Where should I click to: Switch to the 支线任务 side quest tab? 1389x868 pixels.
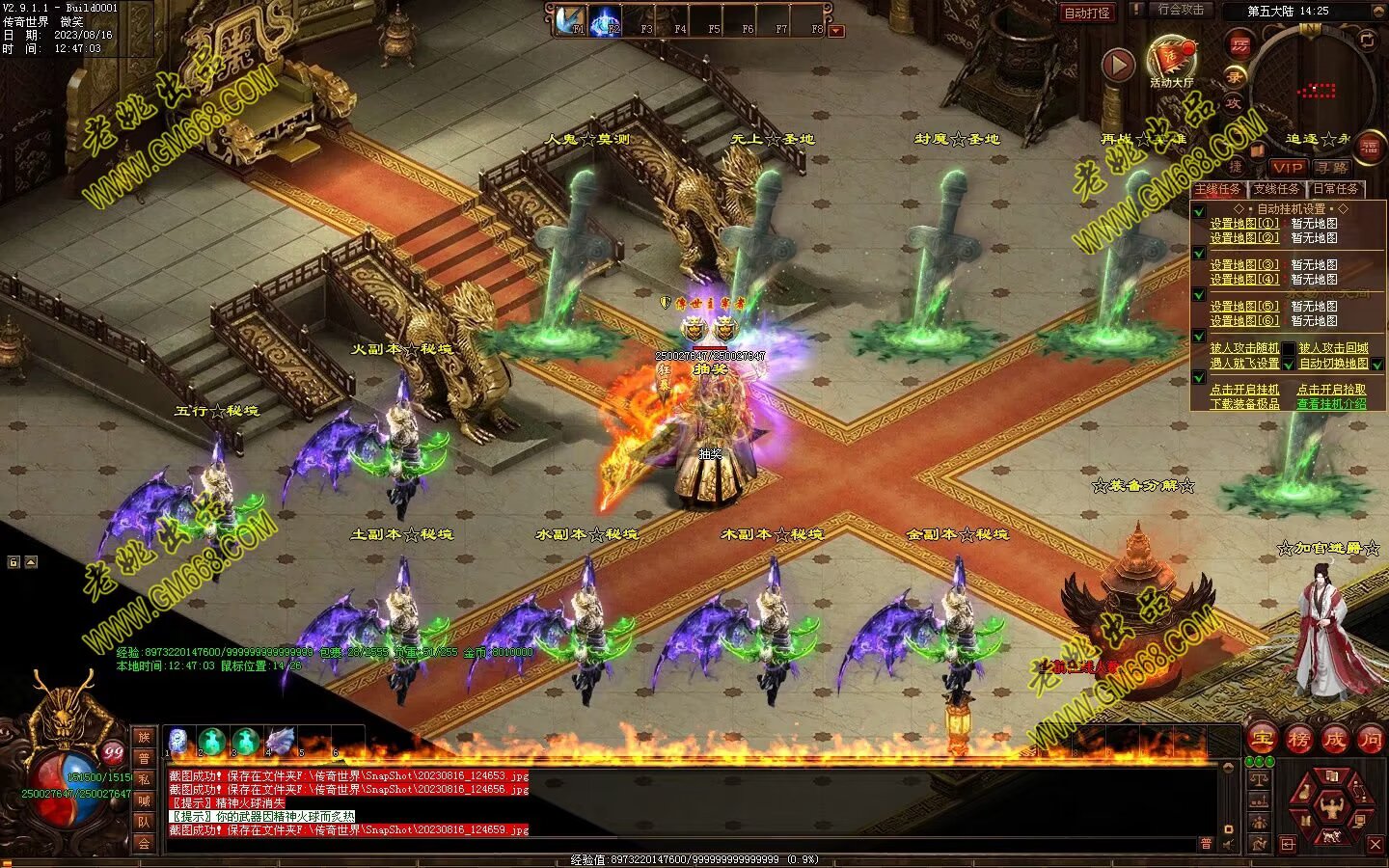coord(1275,189)
